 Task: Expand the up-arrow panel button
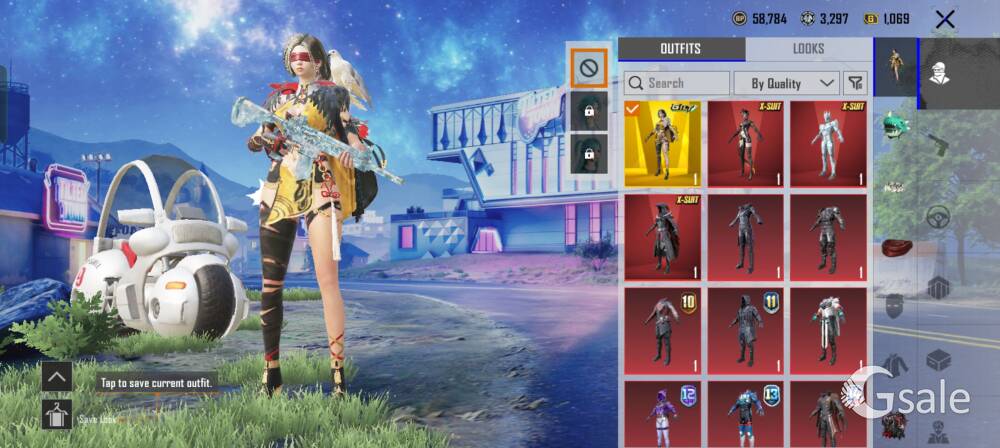point(56,377)
